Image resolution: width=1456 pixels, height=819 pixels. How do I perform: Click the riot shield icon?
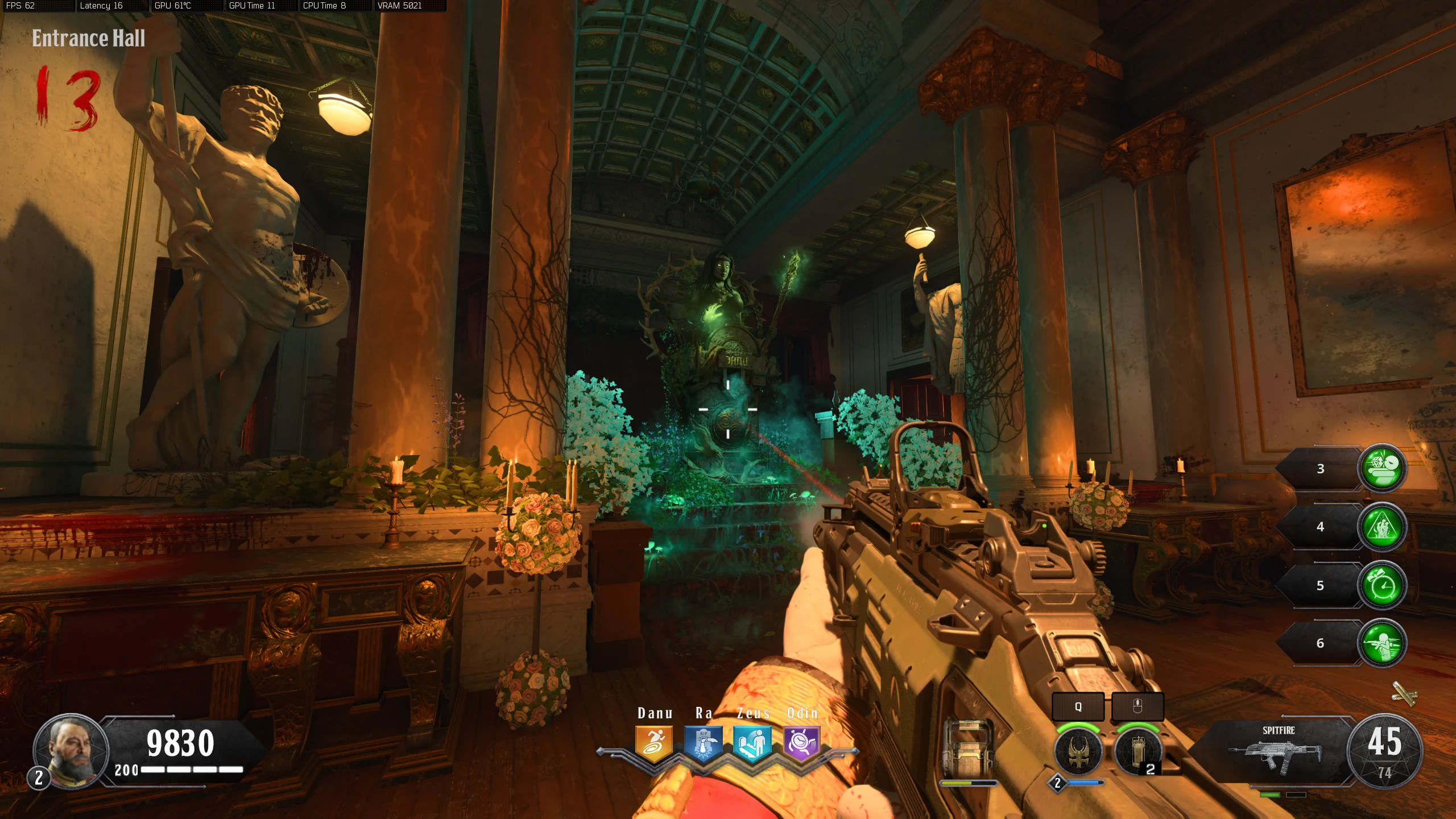click(967, 748)
